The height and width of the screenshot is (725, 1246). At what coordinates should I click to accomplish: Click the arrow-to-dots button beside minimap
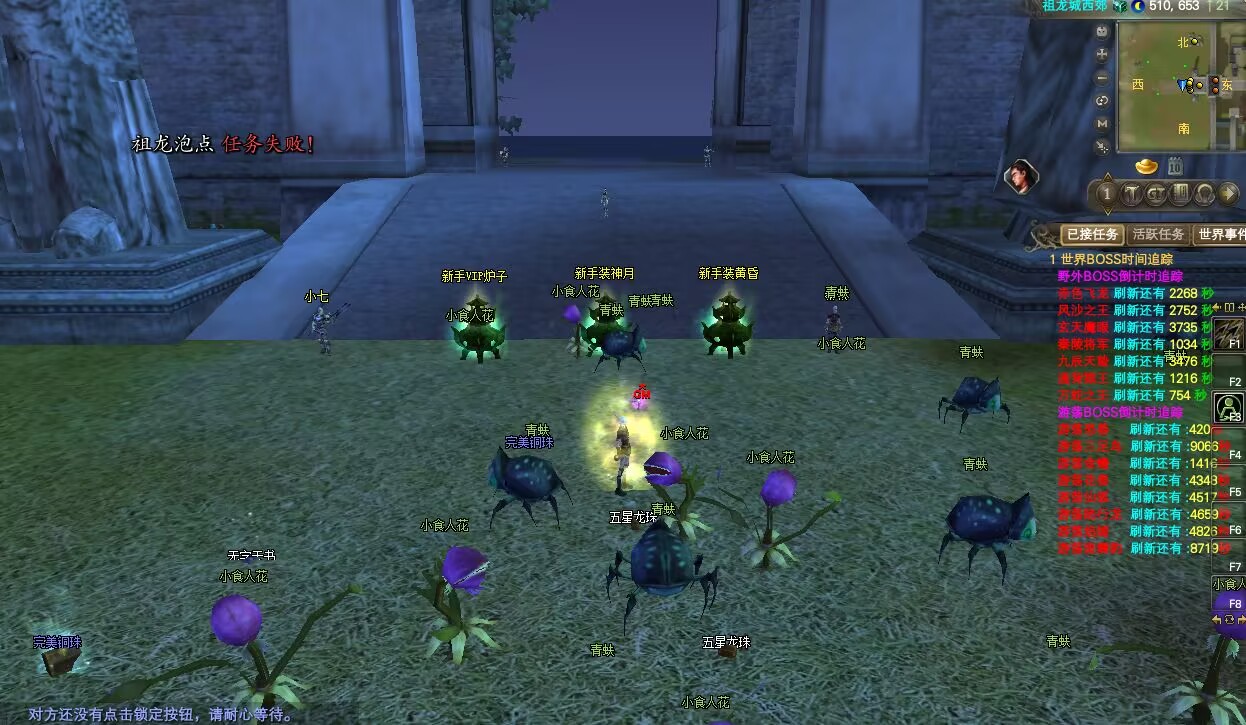[x=1102, y=146]
